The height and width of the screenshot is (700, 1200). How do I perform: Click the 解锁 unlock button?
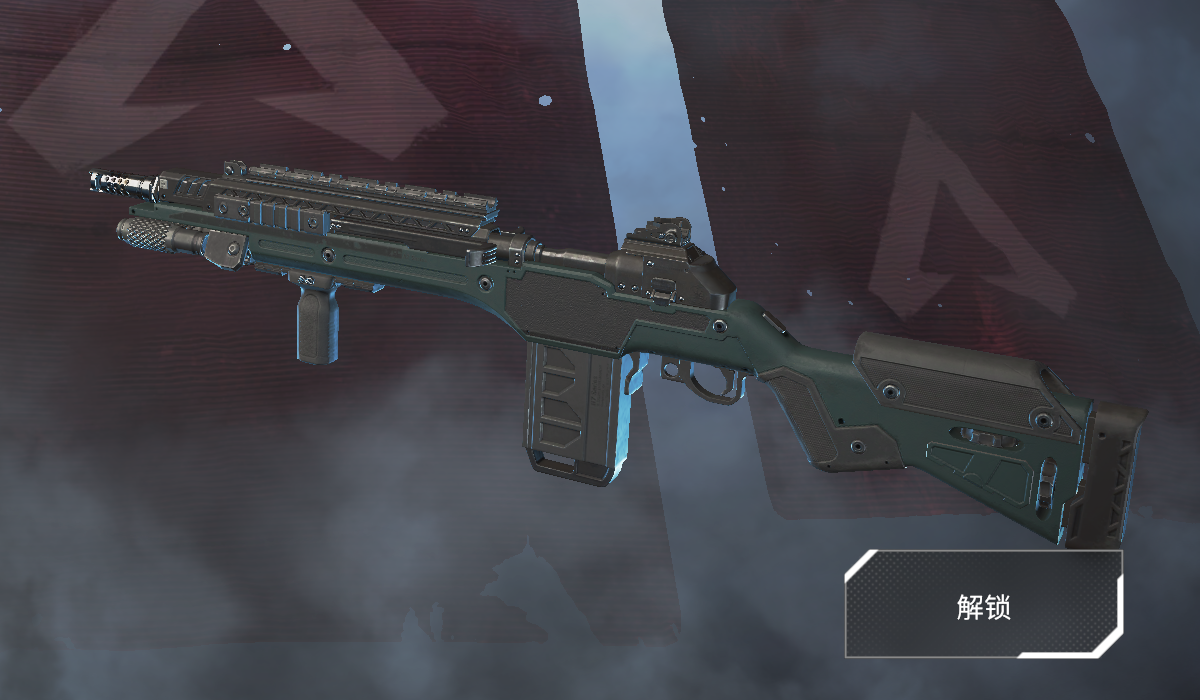[x=983, y=604]
